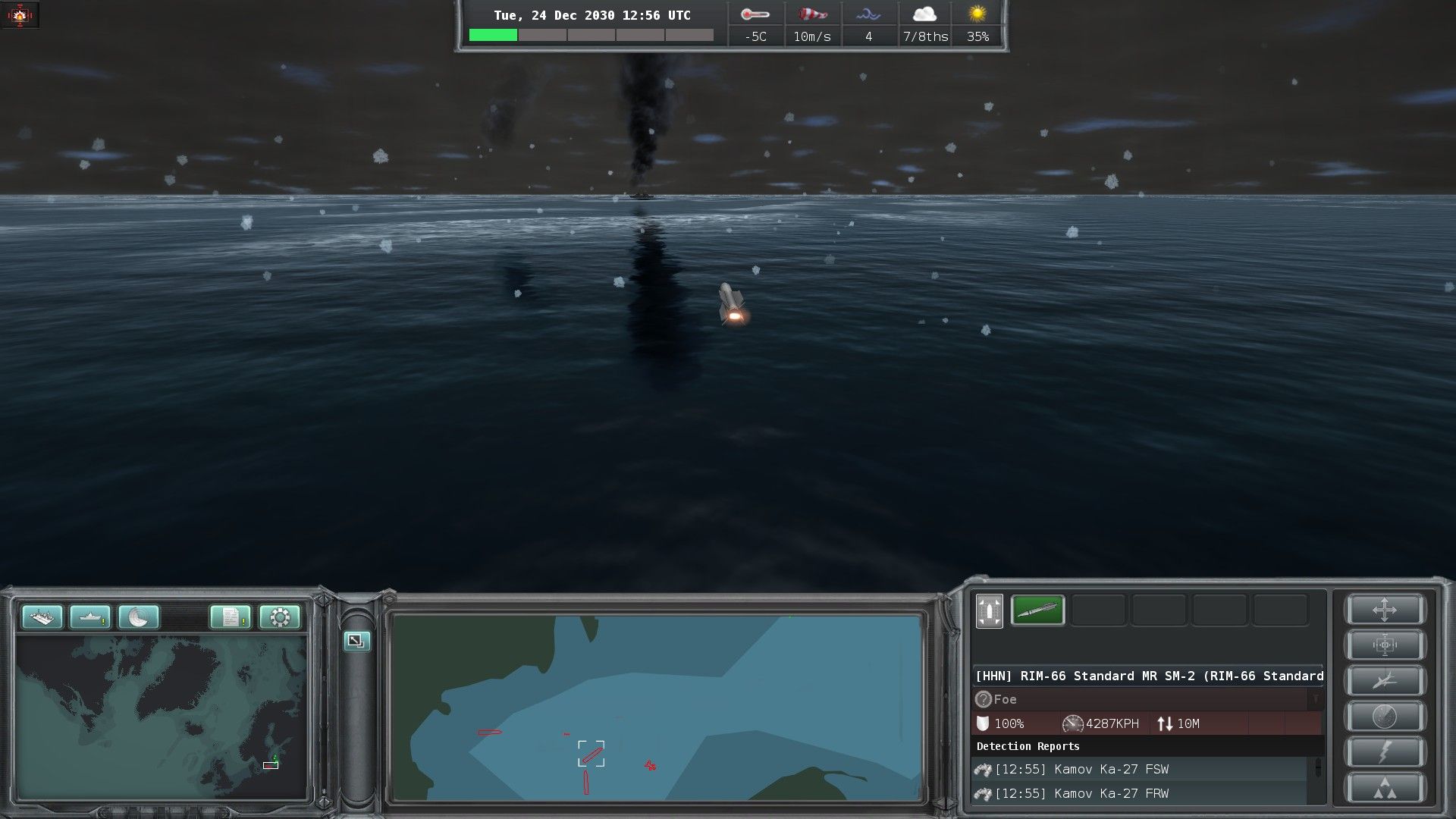This screenshot has width=1456, height=819.
Task: Click the alert icon in top-left corner
Action: (20, 14)
